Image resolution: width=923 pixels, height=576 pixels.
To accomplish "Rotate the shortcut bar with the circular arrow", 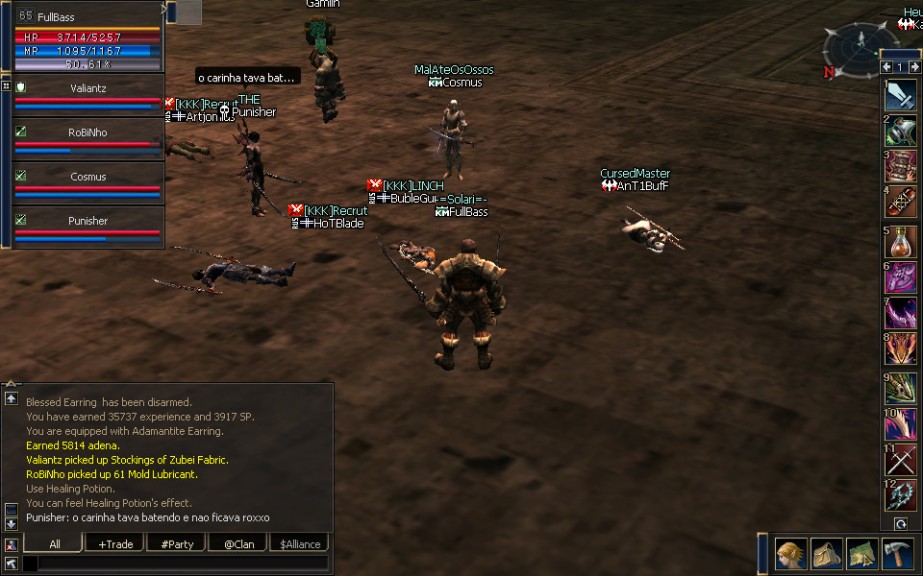I will pos(901,523).
